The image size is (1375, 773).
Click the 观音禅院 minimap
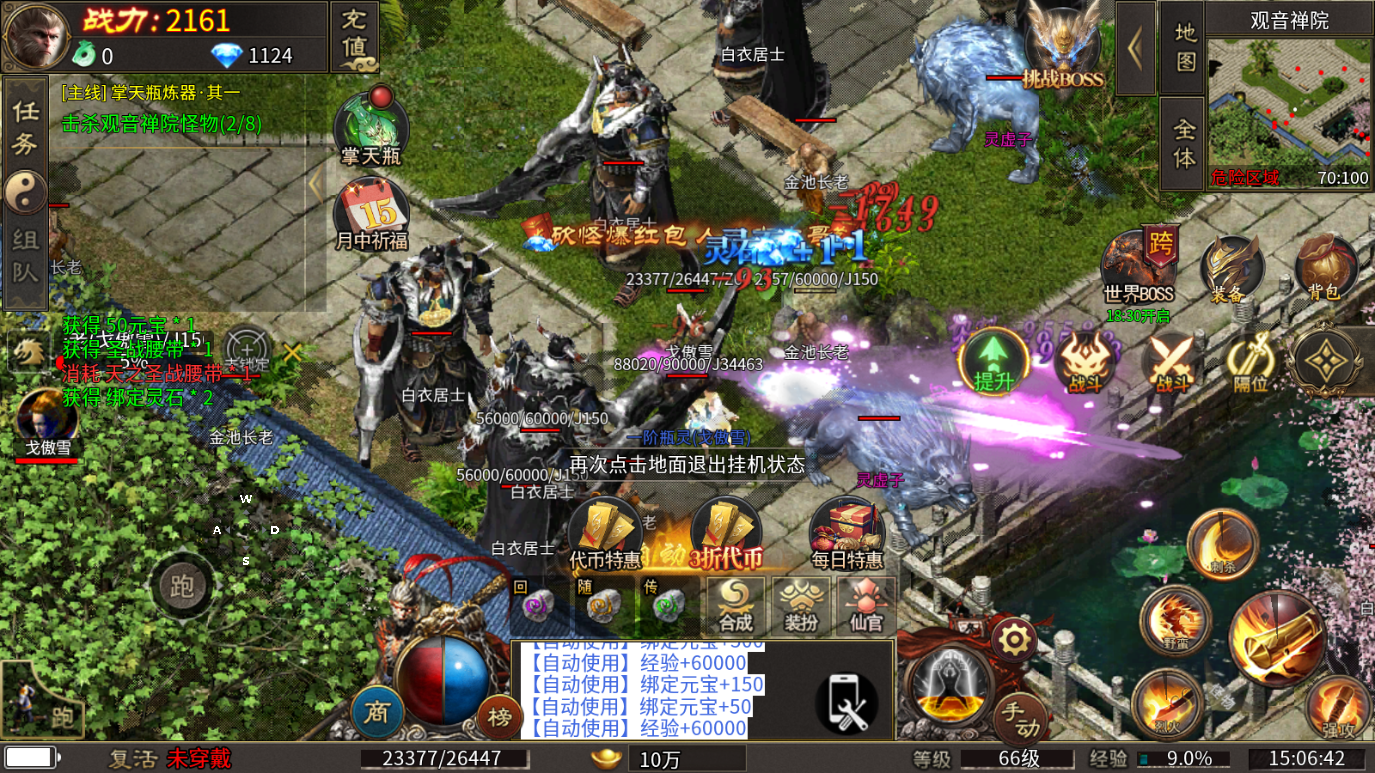pyautogui.click(x=1288, y=104)
